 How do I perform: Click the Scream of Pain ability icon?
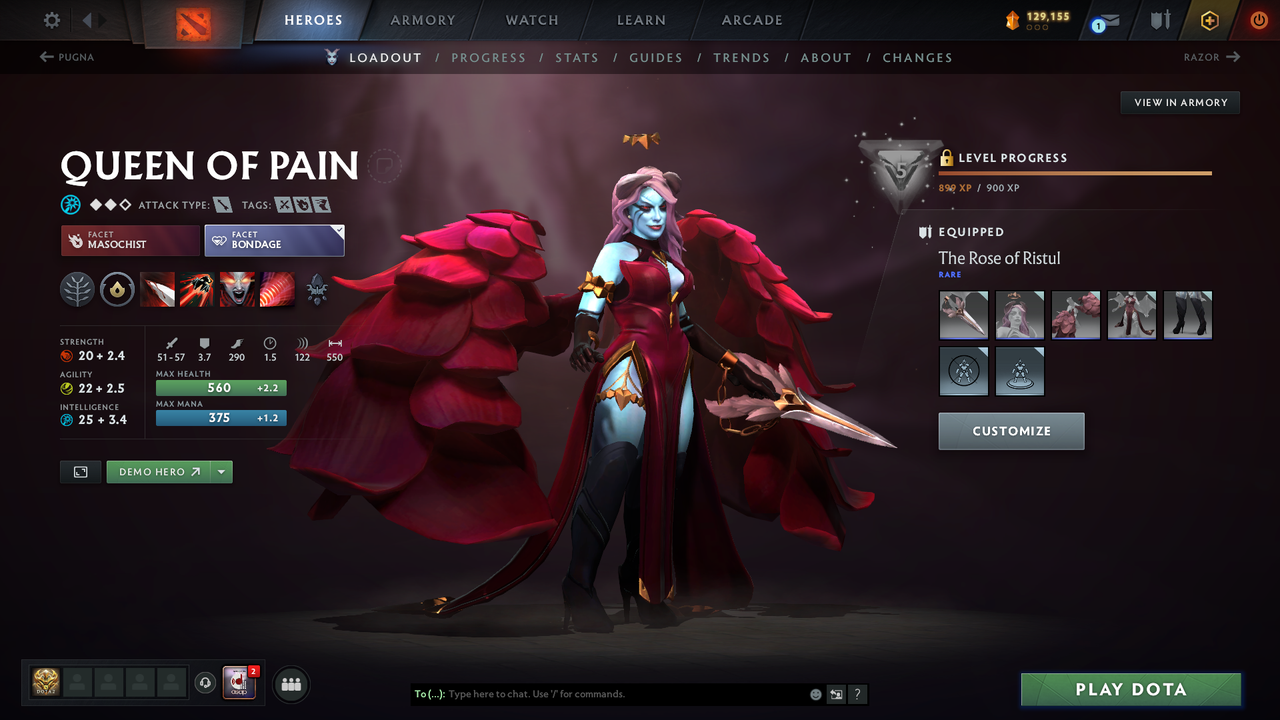[237, 290]
